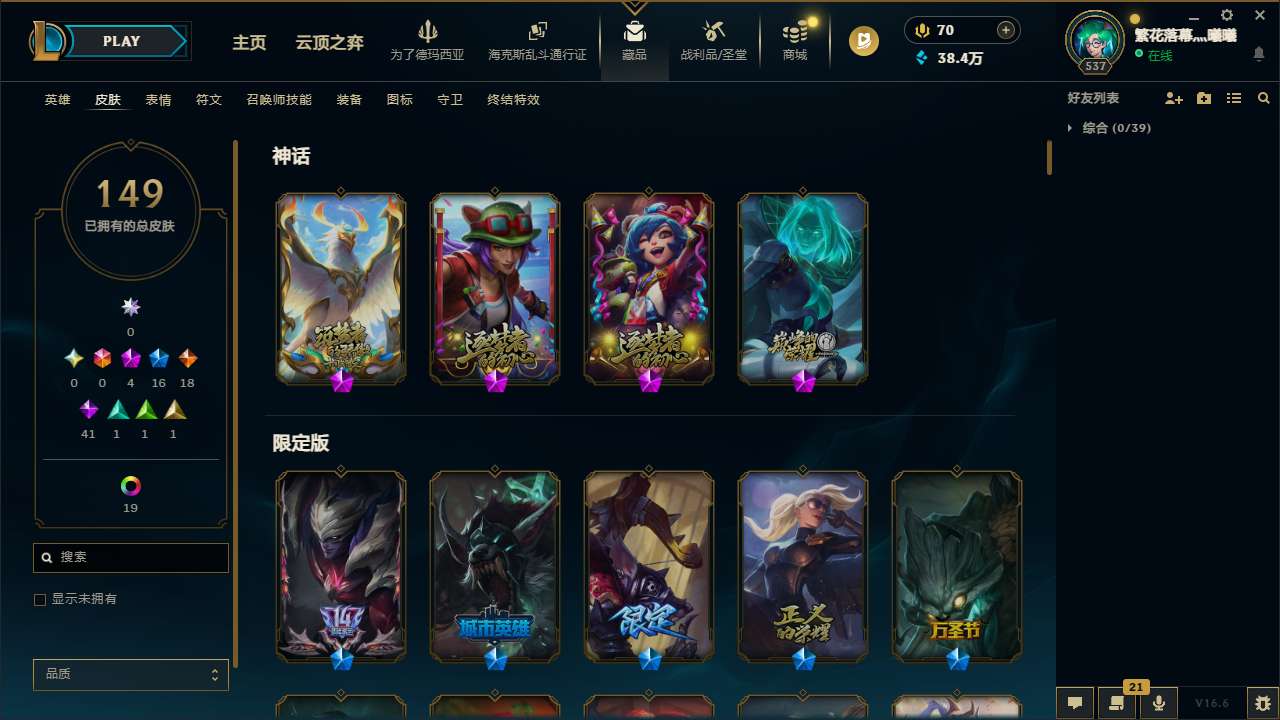The height and width of the screenshot is (720, 1280).
Task: Open the notifications icon showing 21
Action: (x=1117, y=703)
